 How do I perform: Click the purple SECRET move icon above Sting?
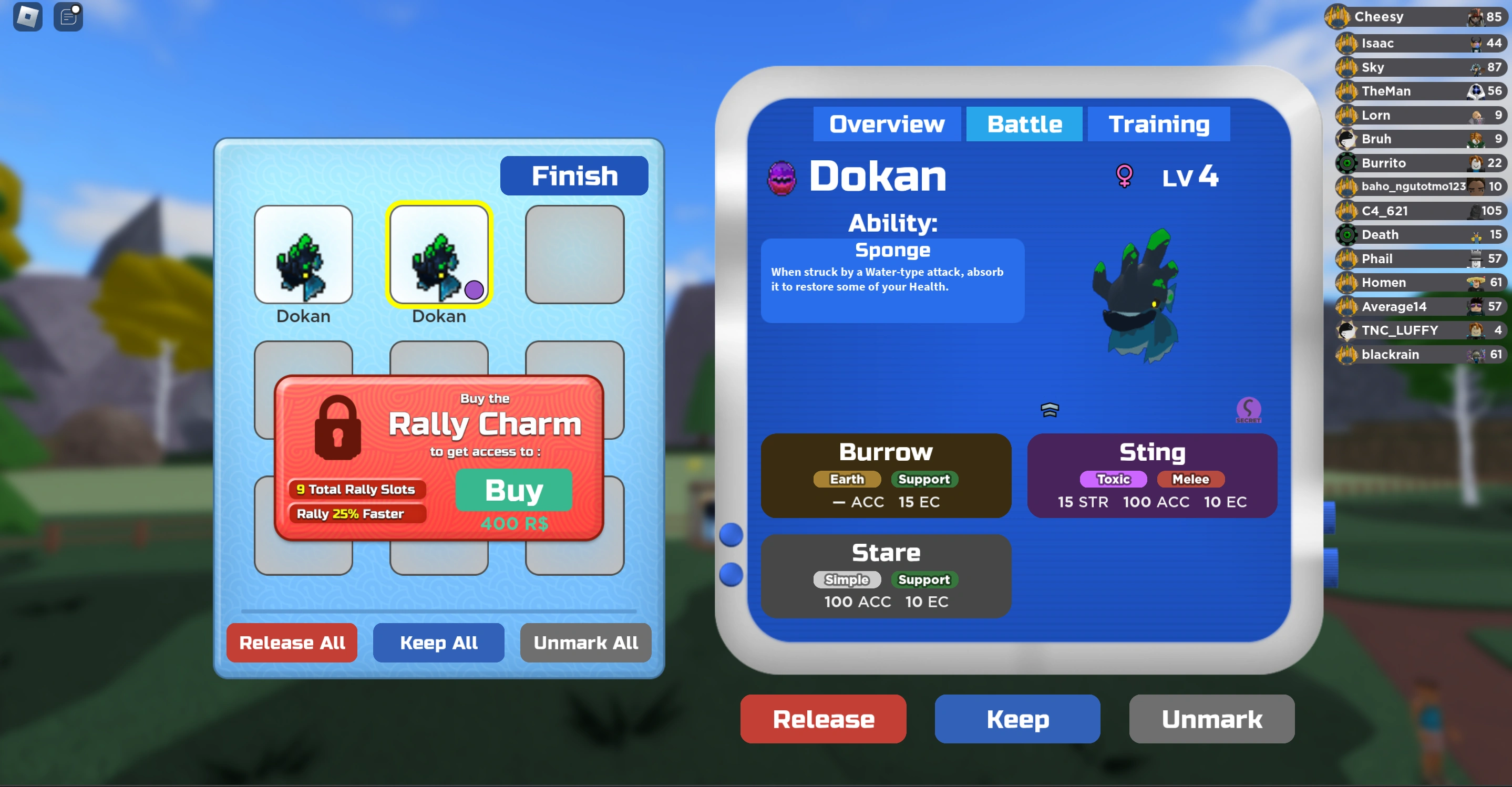(1249, 409)
